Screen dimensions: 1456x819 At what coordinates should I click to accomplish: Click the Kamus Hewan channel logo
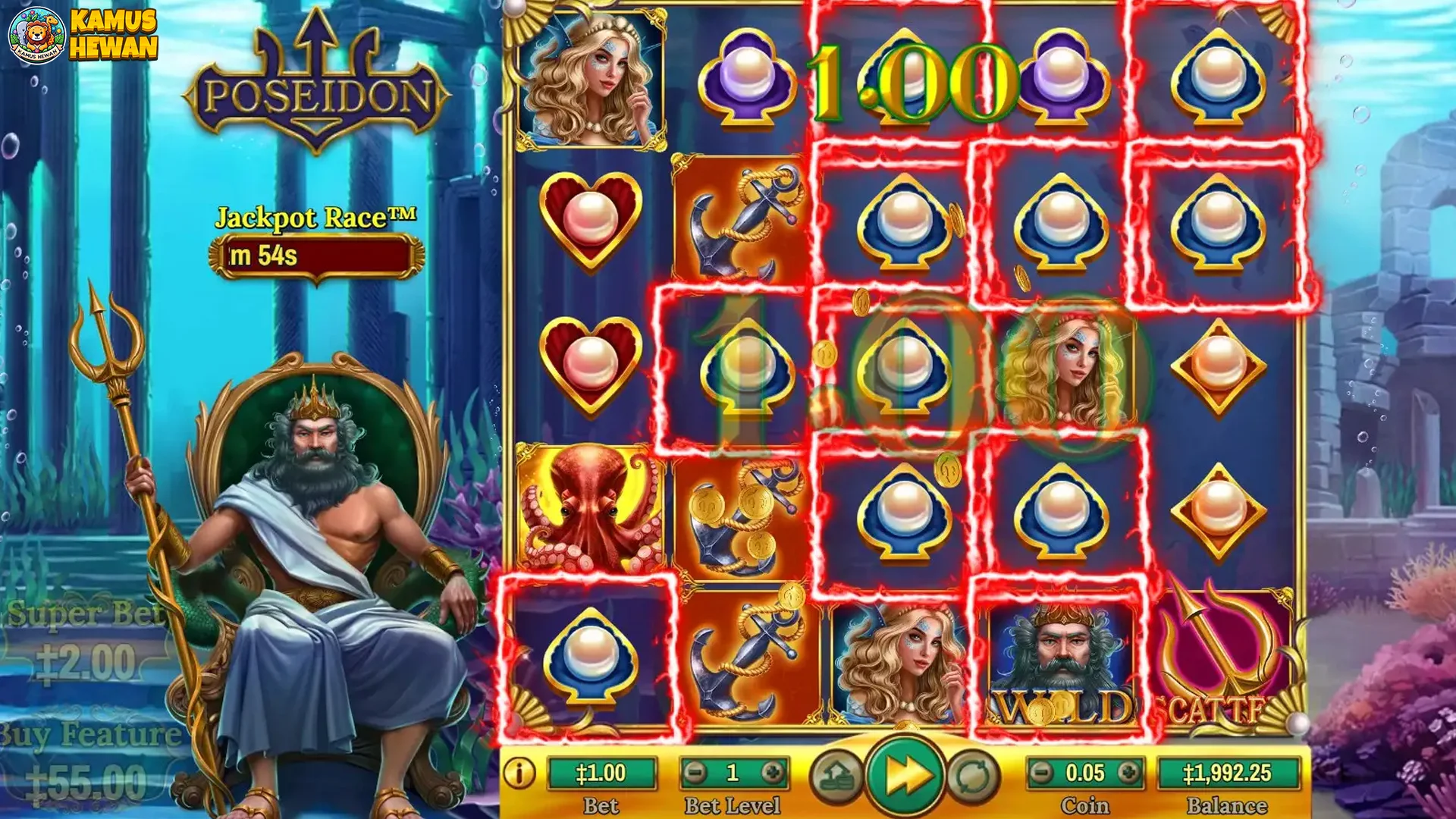tap(82, 34)
